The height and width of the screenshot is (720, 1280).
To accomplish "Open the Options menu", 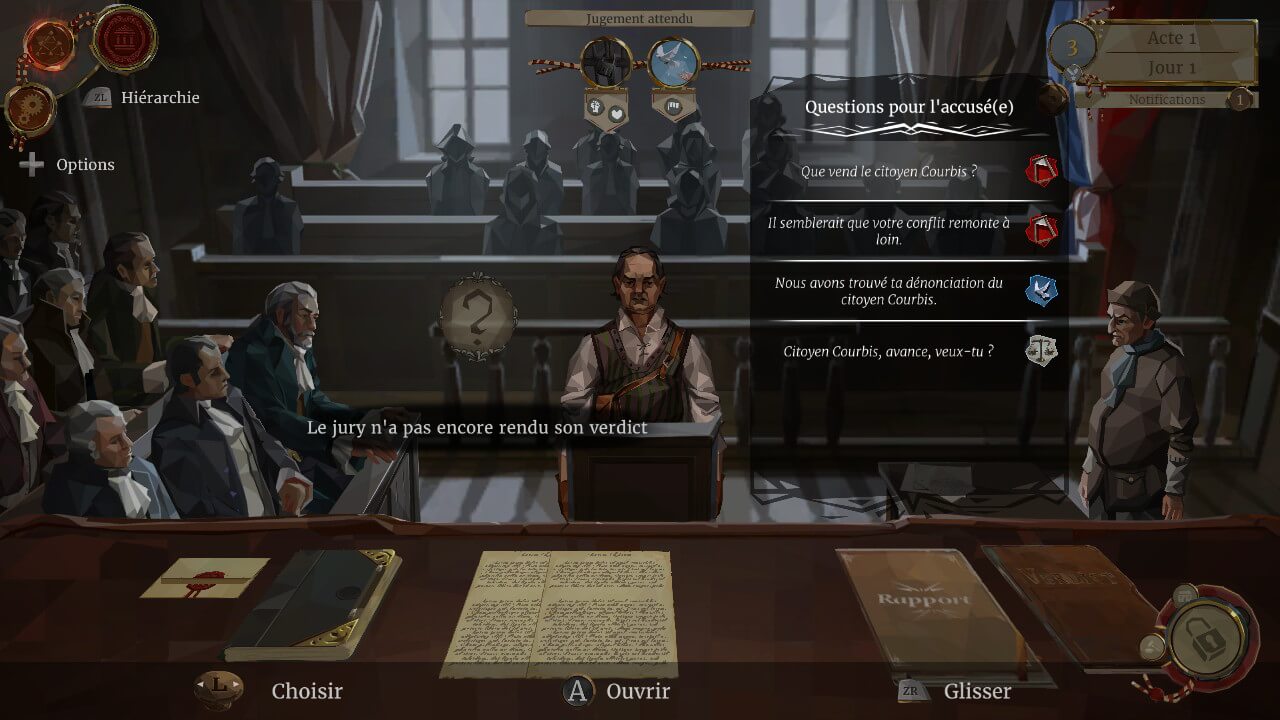I will pos(84,165).
